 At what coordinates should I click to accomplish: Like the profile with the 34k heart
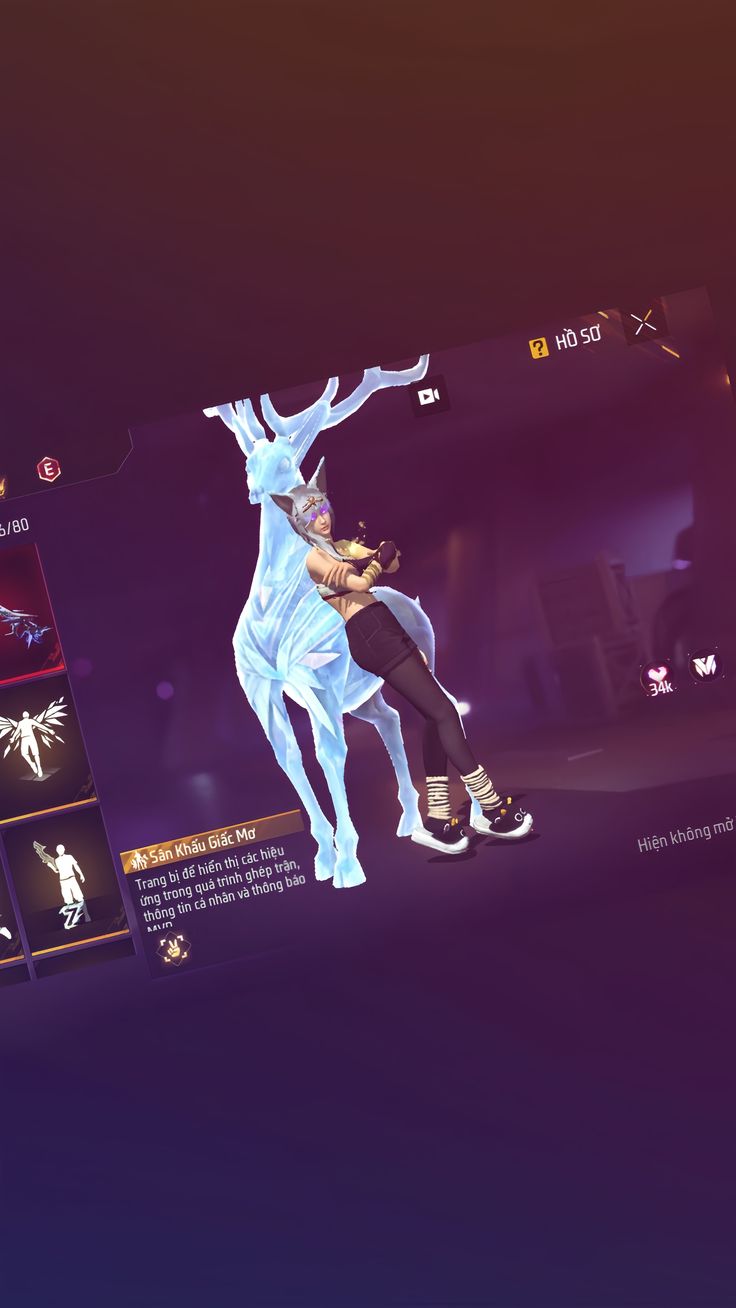[658, 677]
